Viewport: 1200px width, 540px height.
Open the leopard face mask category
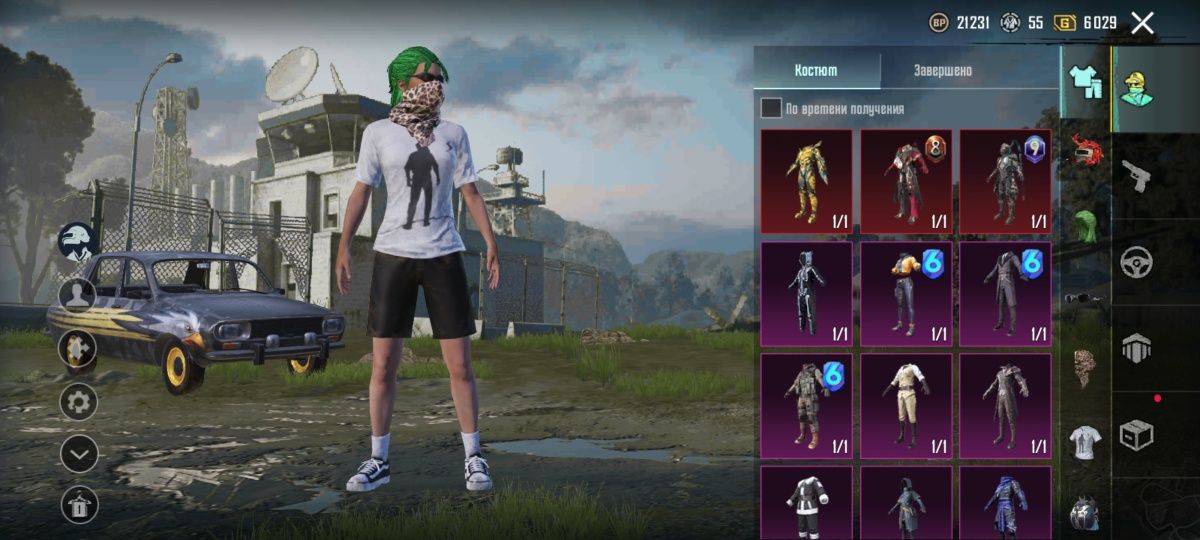pos(1085,367)
